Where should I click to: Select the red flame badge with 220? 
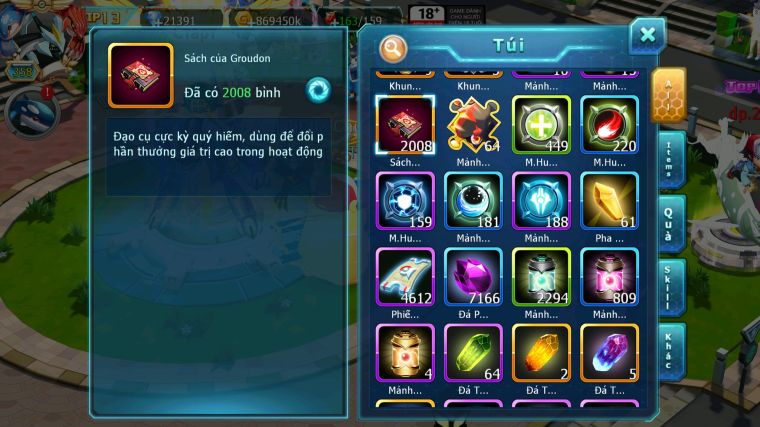(x=609, y=125)
